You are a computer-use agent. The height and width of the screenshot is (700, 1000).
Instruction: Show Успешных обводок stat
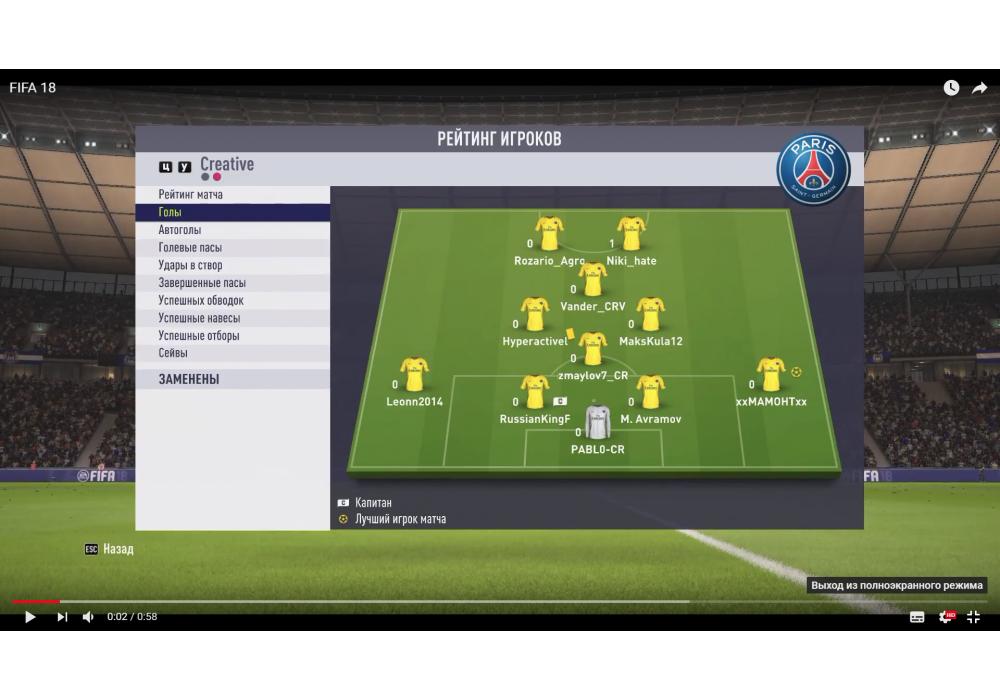(x=201, y=301)
